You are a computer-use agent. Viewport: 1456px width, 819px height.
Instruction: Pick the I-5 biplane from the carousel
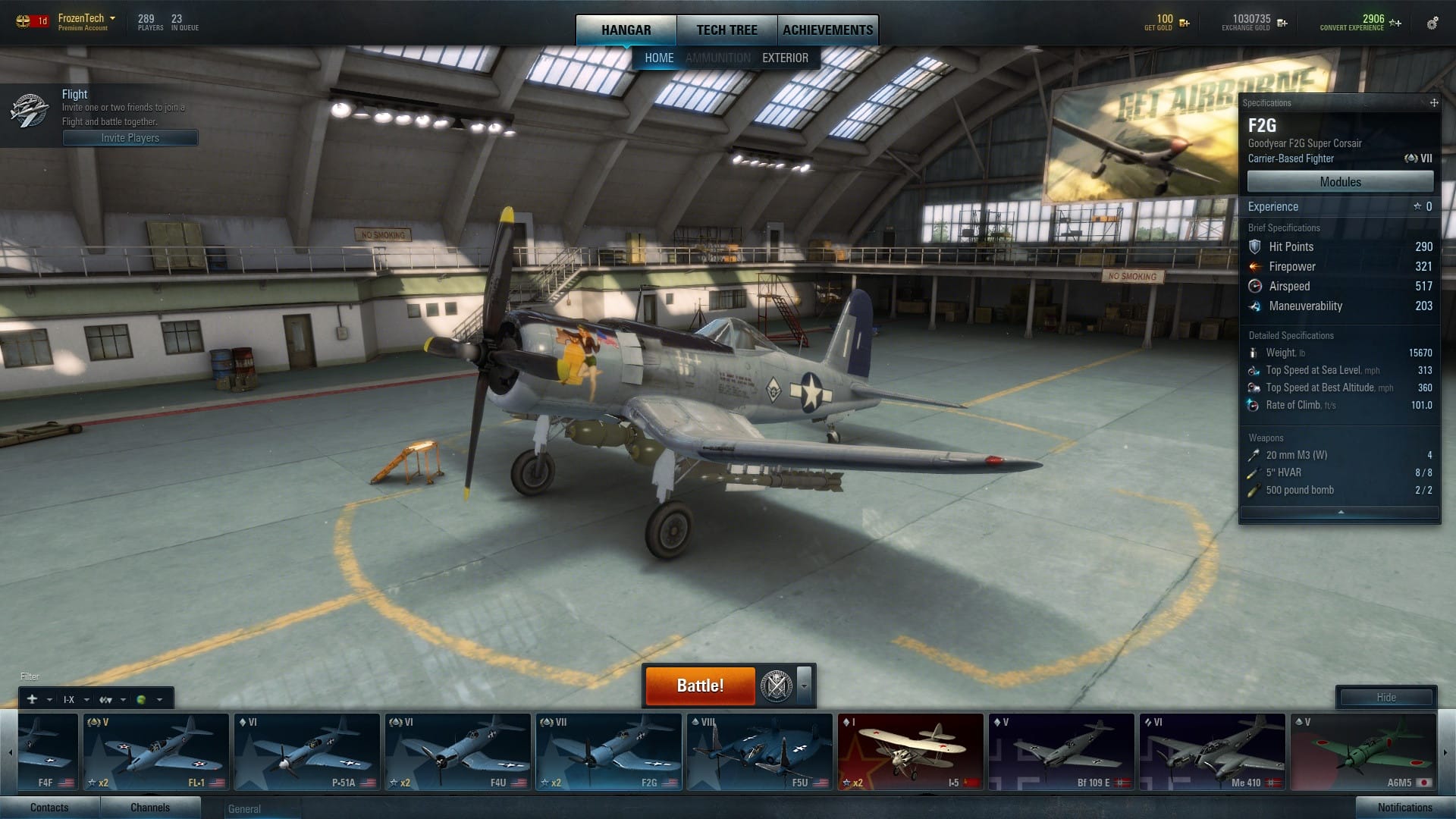pyautogui.click(x=910, y=752)
